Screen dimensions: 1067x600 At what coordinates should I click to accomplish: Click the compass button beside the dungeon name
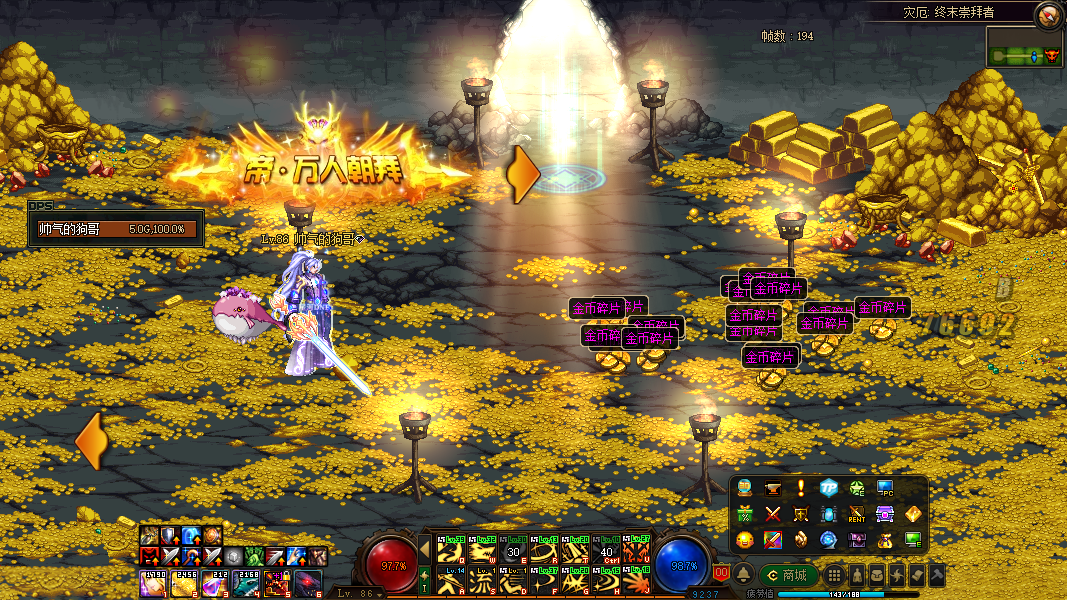click(1048, 14)
